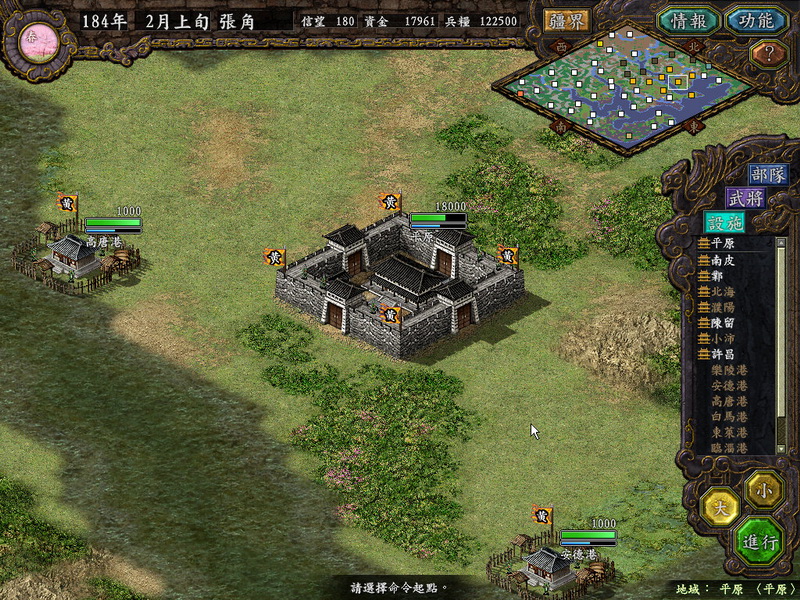Viewport: 800px width, 600px height.
Task: Click the green 進行 proceed button
Action: (759, 542)
